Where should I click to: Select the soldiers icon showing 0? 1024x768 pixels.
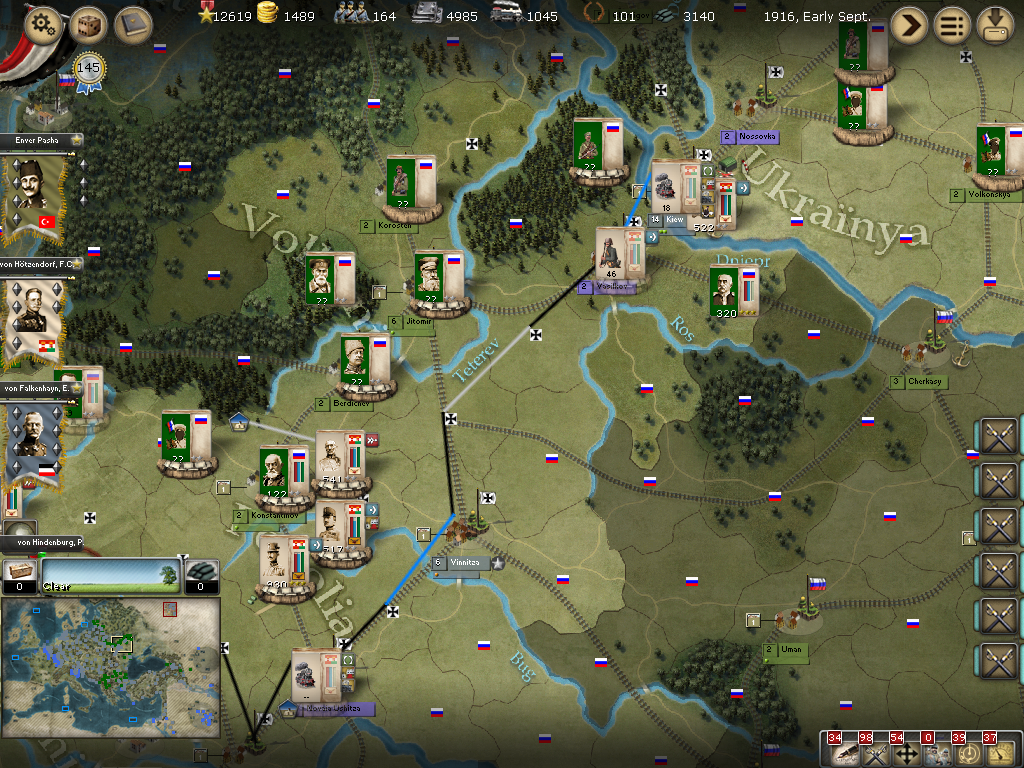936,753
